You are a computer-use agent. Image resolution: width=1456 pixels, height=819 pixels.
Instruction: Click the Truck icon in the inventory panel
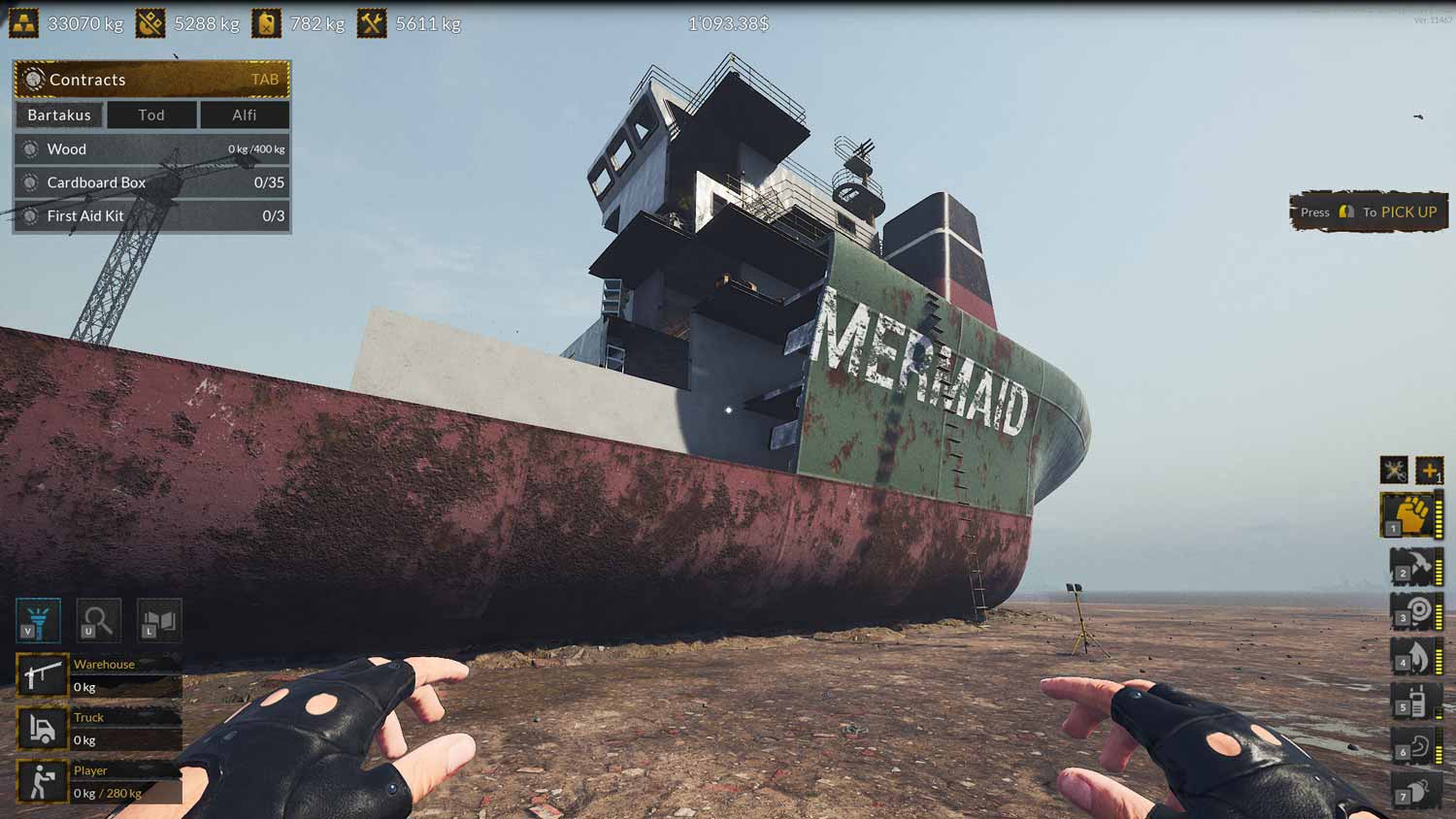pos(42,728)
